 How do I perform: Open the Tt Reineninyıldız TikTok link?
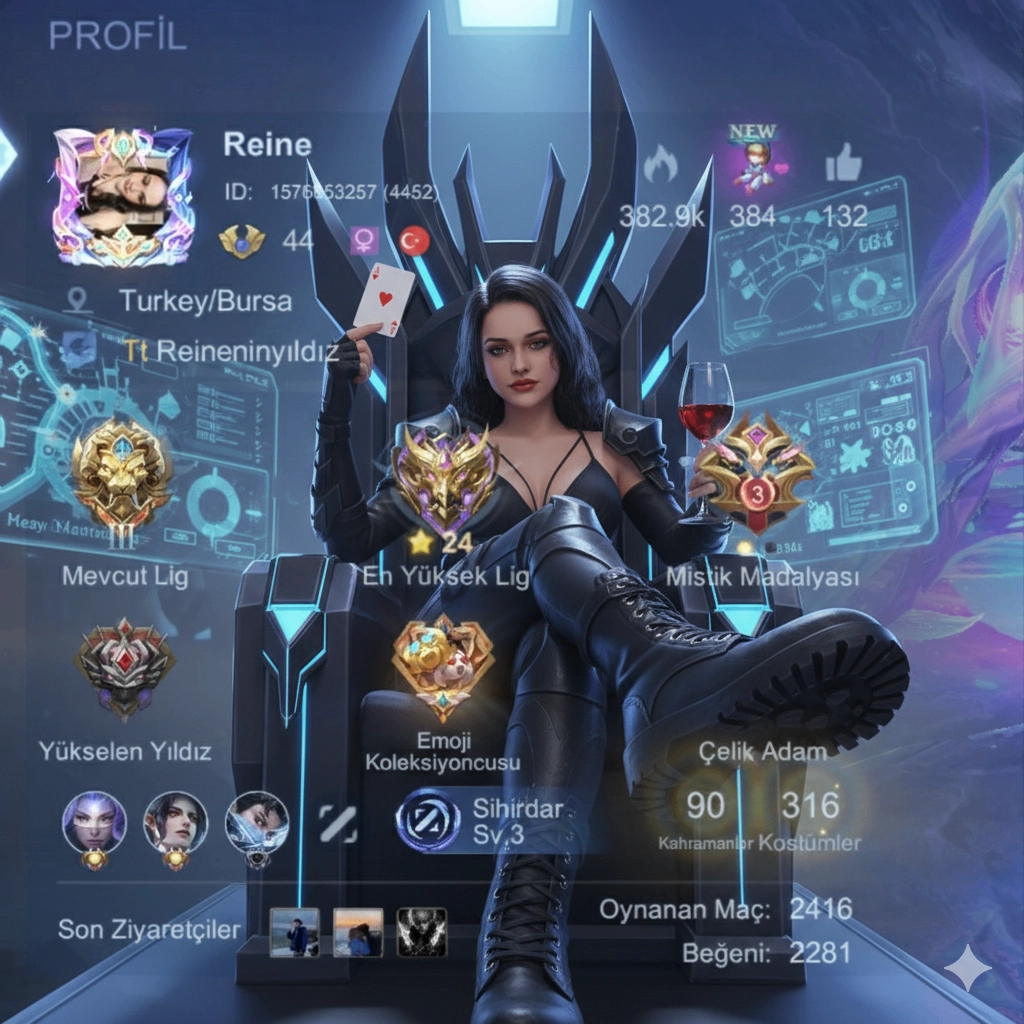pyautogui.click(x=232, y=351)
